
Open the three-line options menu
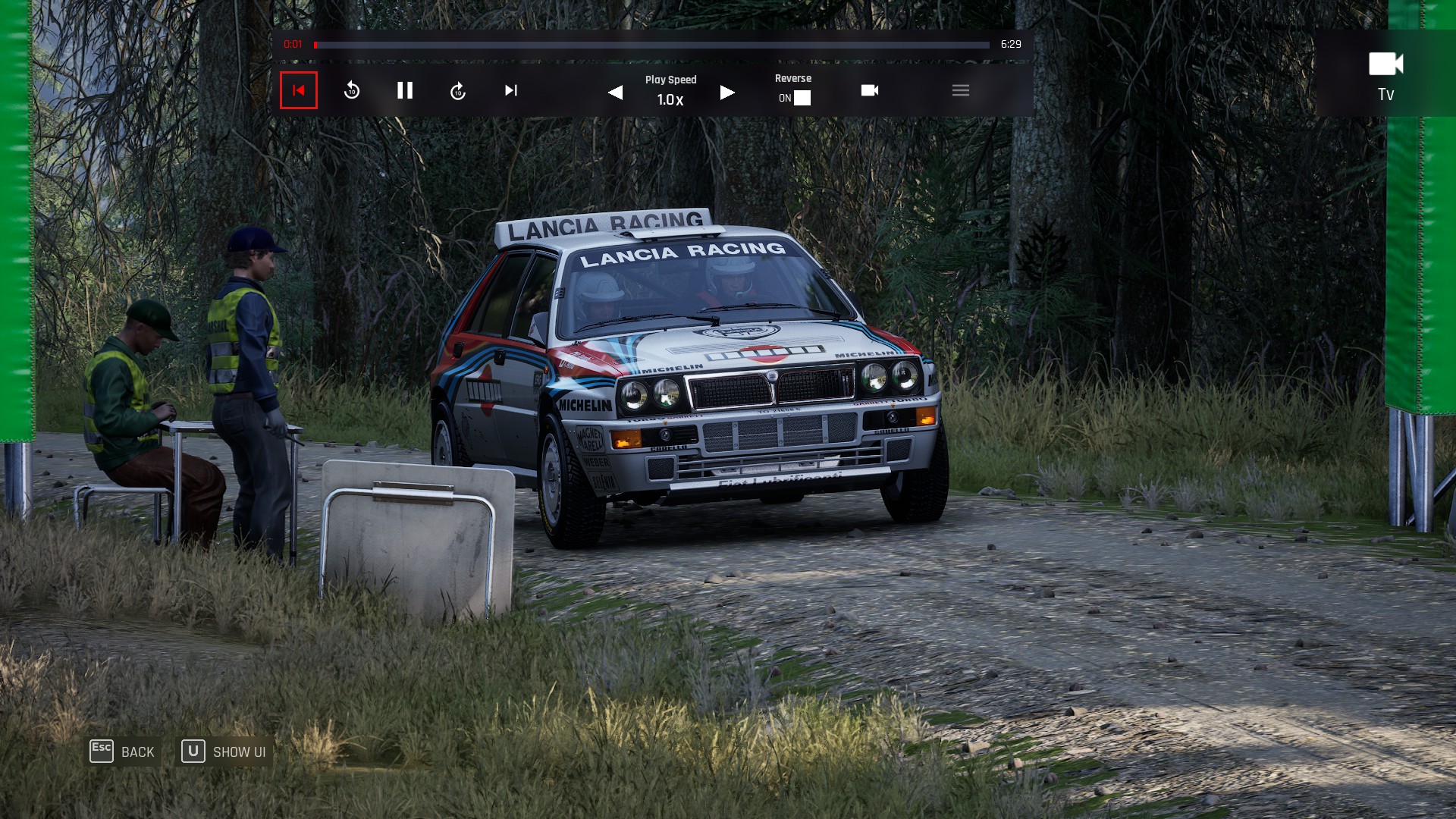961,90
